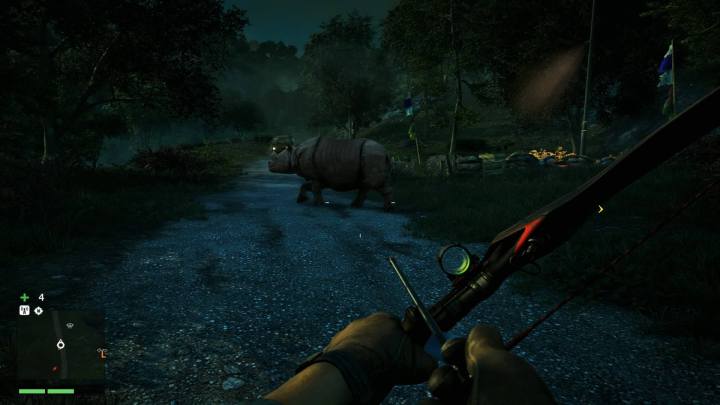Click the green healing syringe cross icon
The width and height of the screenshot is (720, 405).
pos(24,297)
